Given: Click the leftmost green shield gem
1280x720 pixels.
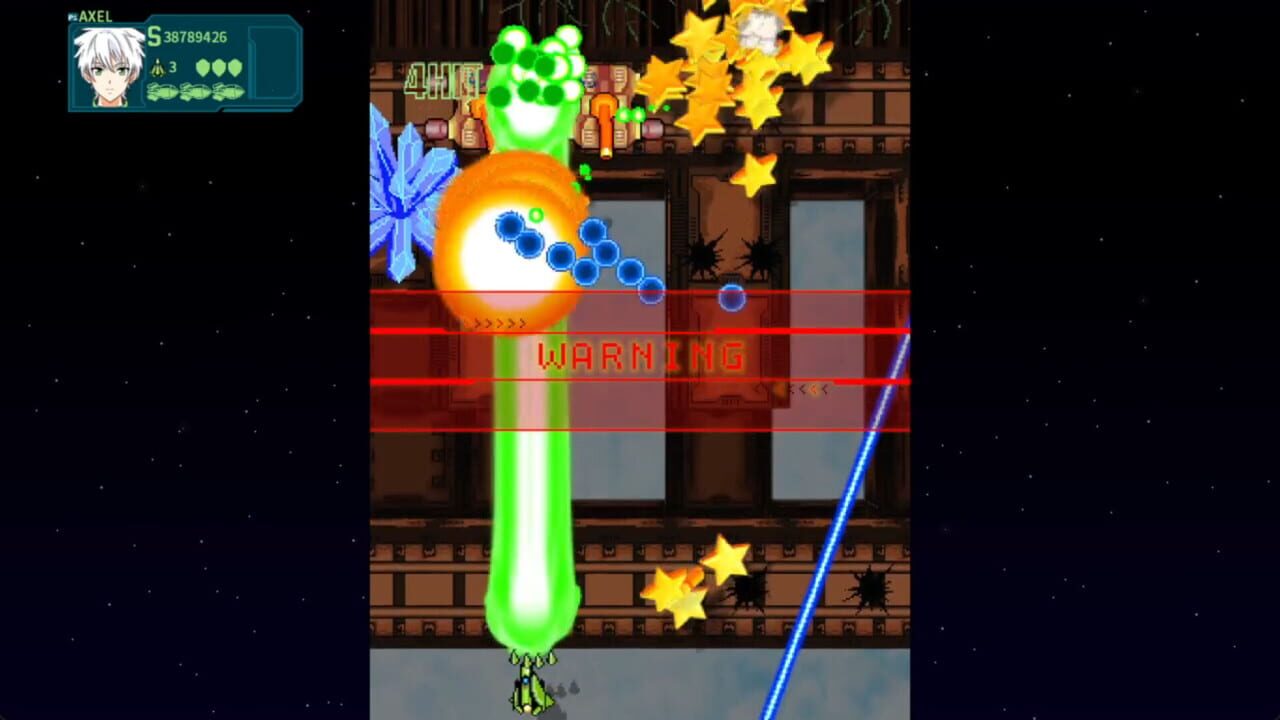Looking at the screenshot, I should (x=202, y=67).
